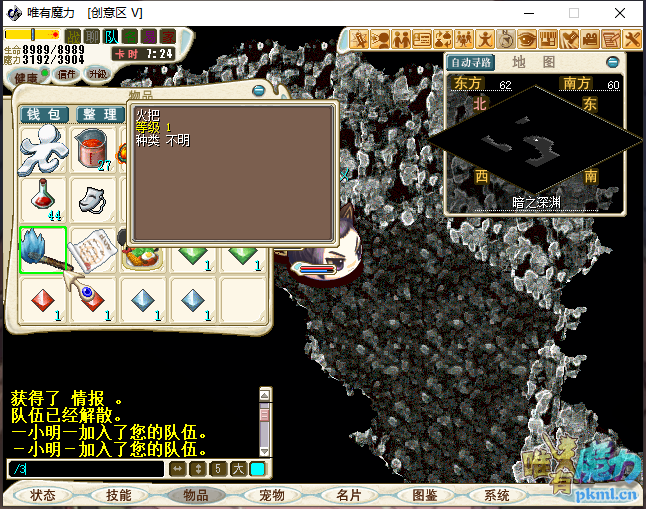Viewport: 646px width, 509px height.
Task: Click the 整理 sort items button
Action: [98, 115]
